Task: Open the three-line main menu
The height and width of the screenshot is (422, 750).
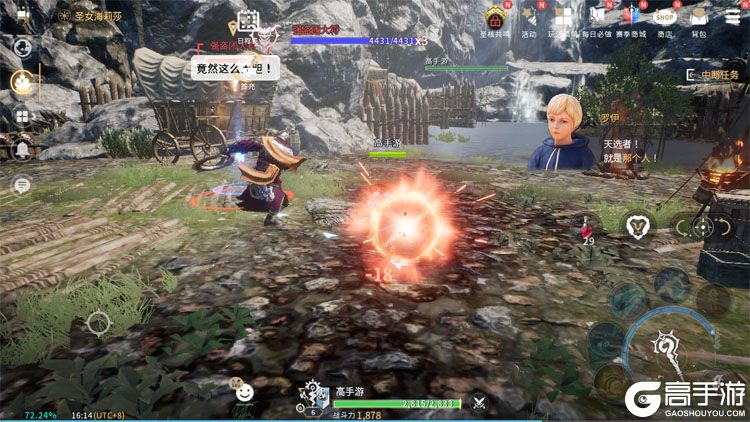Action: tap(733, 17)
